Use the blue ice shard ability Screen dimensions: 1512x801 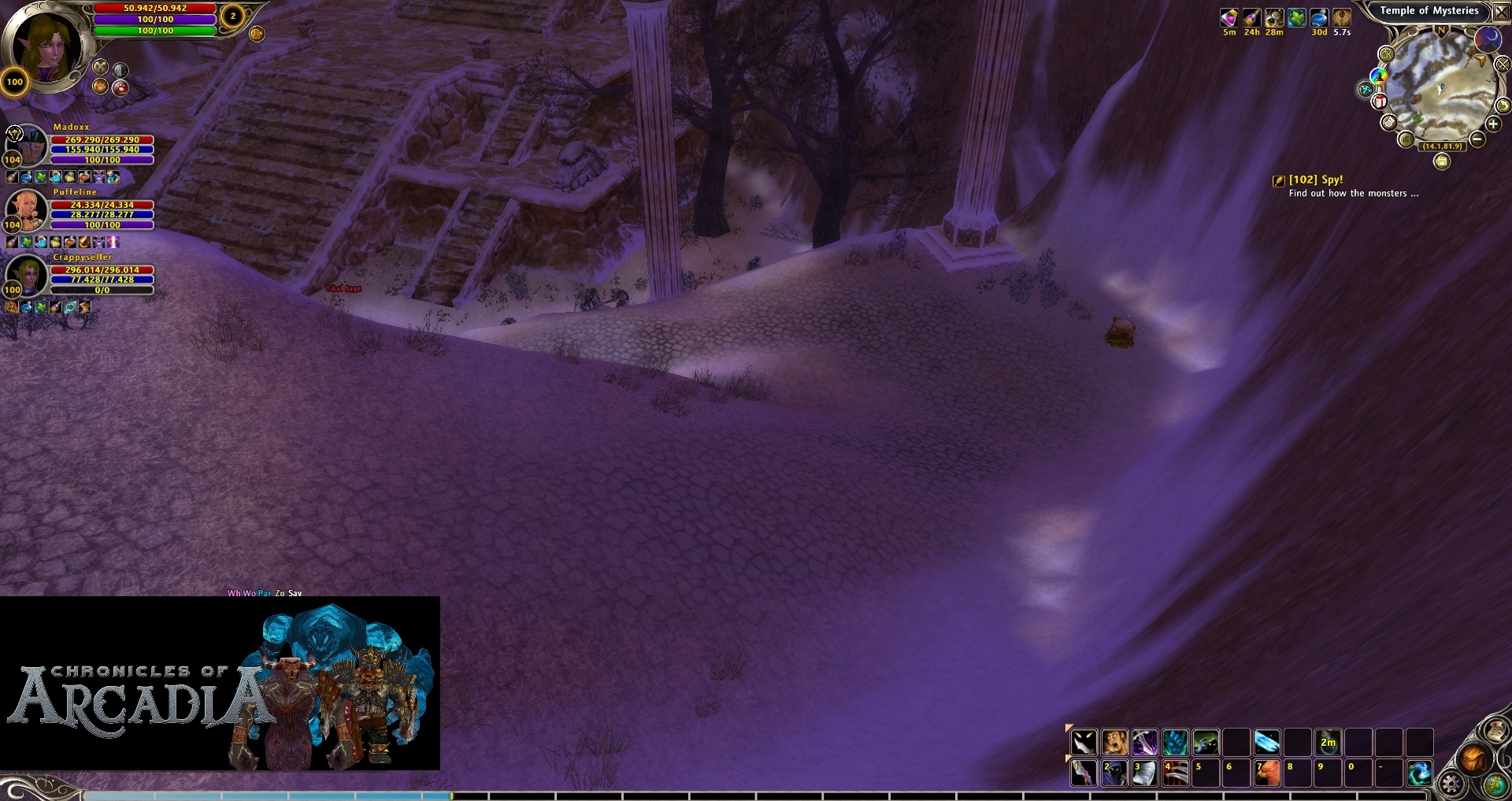pos(1266,742)
